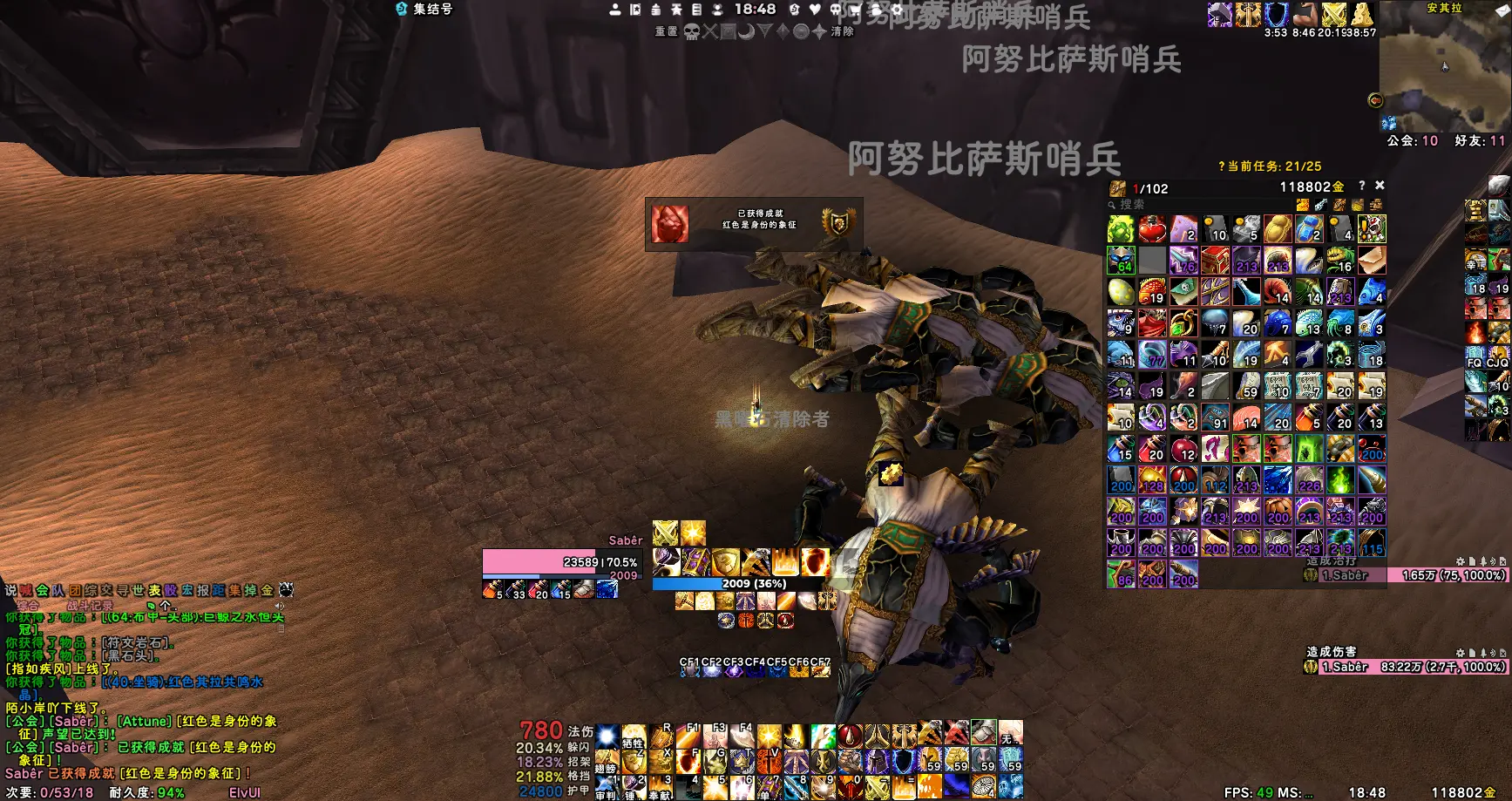Select the spotted yellow egg bag item

point(1121,291)
